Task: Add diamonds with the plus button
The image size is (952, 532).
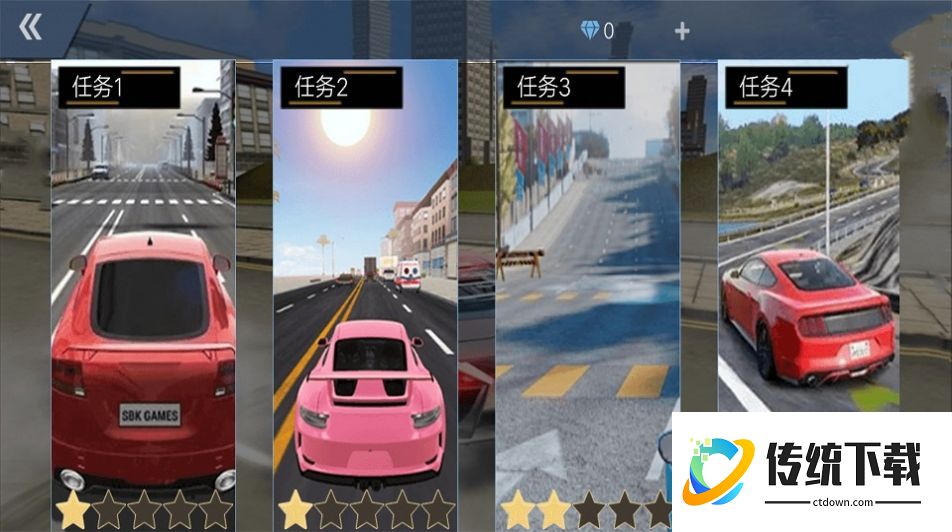Action: click(x=682, y=31)
